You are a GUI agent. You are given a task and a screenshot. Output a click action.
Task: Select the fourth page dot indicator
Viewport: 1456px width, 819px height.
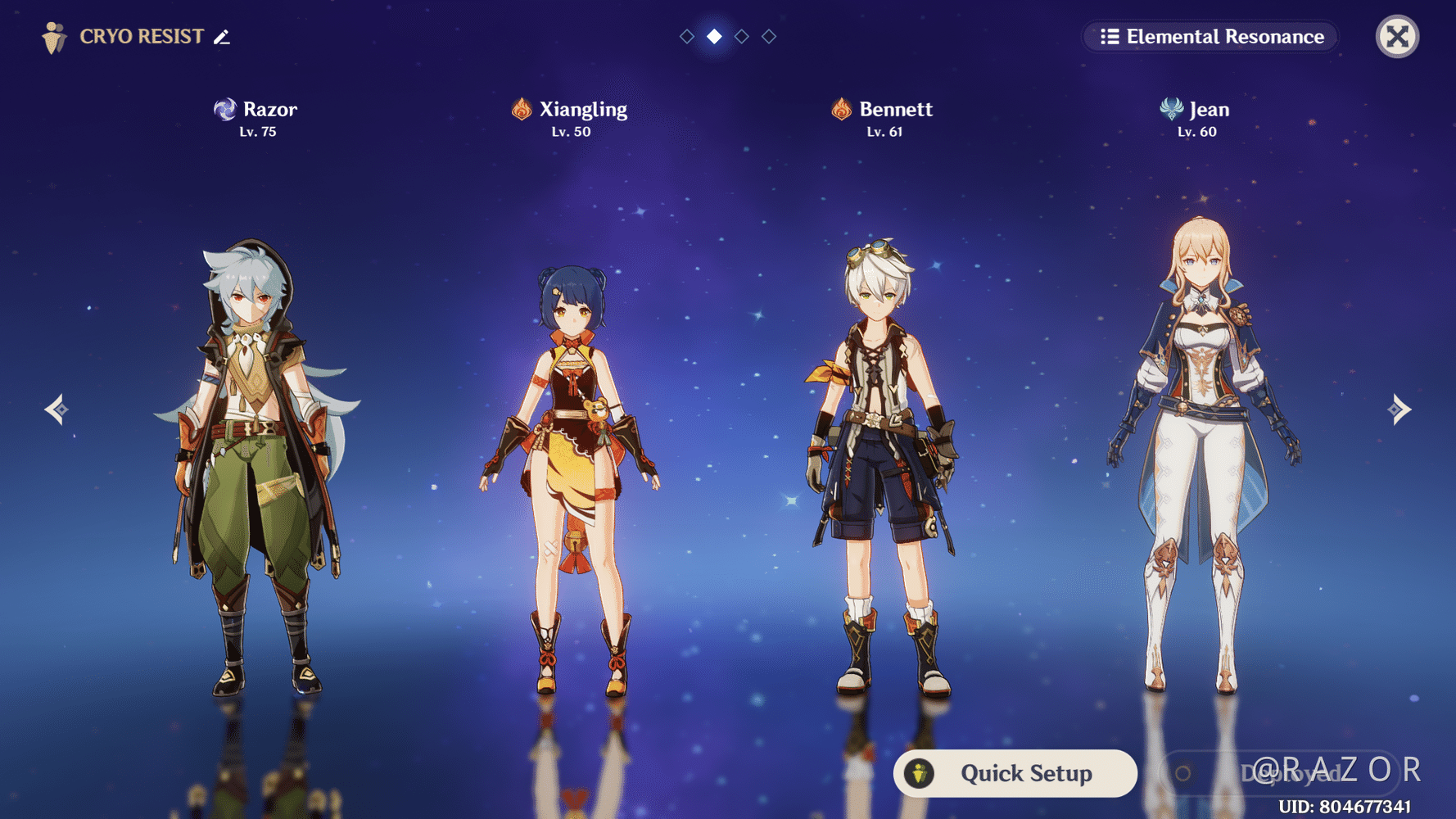tap(768, 36)
